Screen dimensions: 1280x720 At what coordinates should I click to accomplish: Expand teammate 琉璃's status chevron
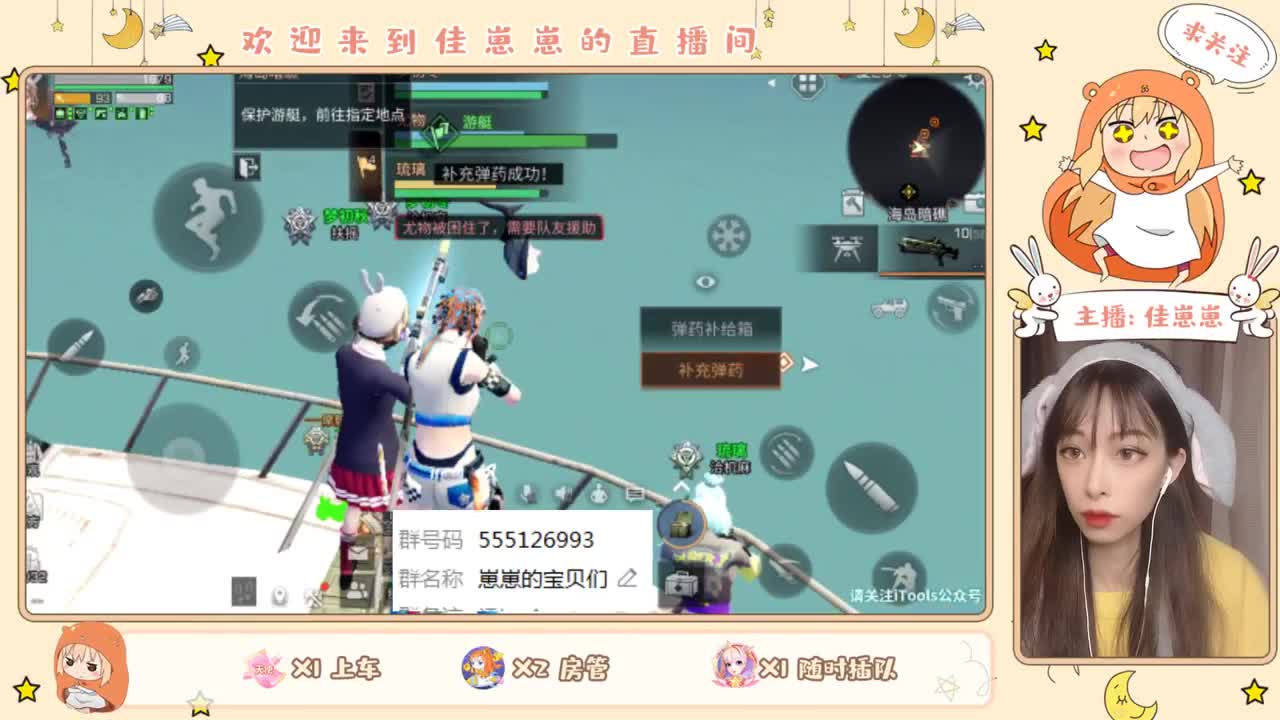click(x=681, y=485)
